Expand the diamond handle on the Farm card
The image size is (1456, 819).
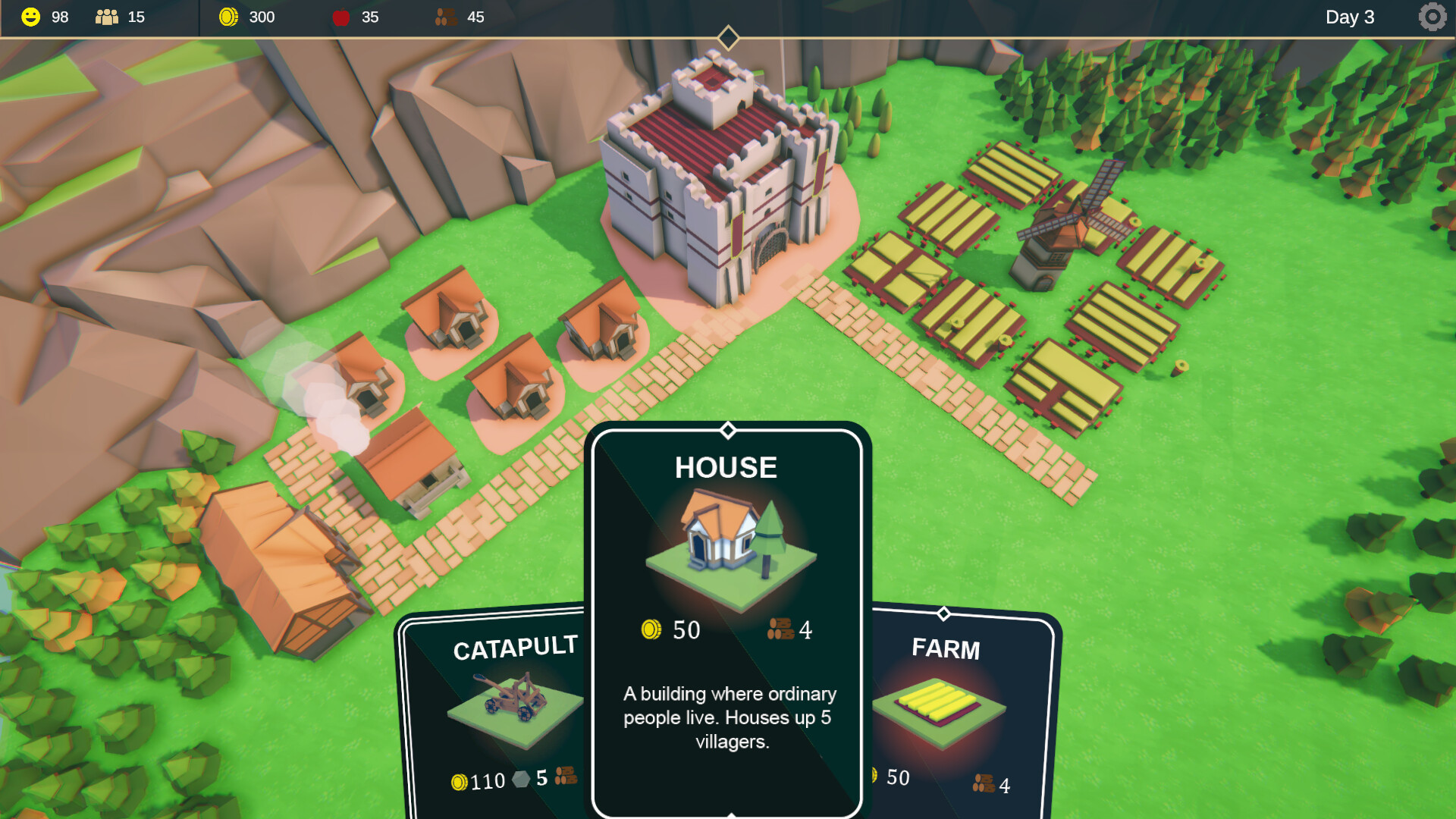point(945,612)
